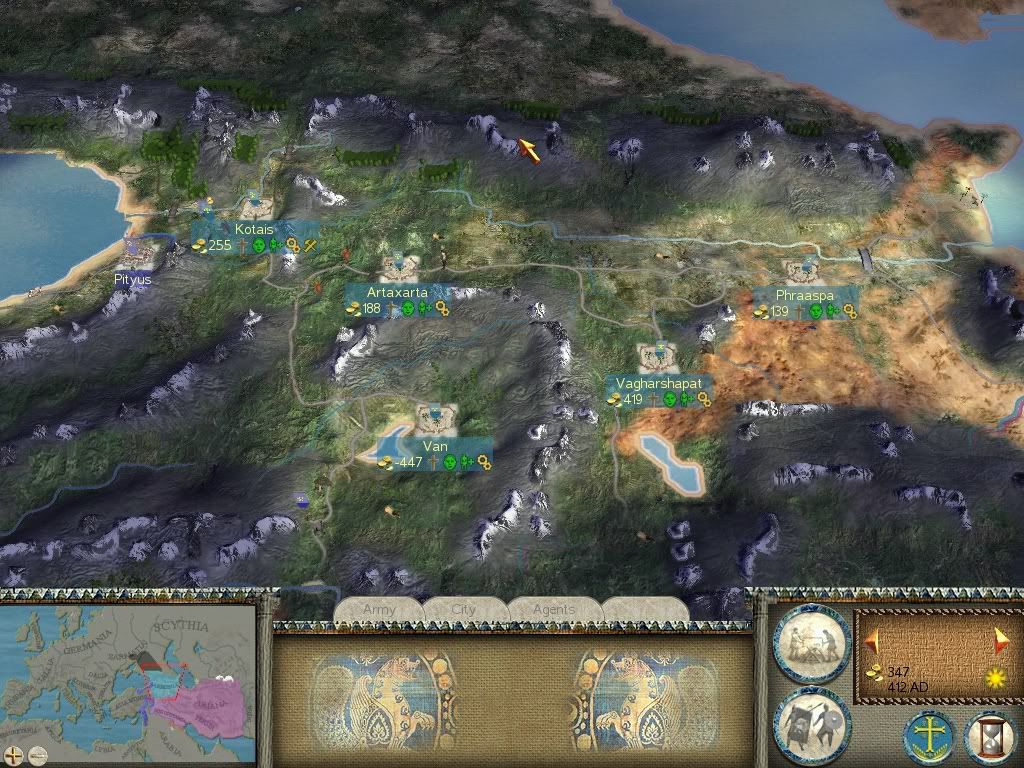Click the left arrow on the info scroll
The image size is (1024, 768).
[873, 641]
